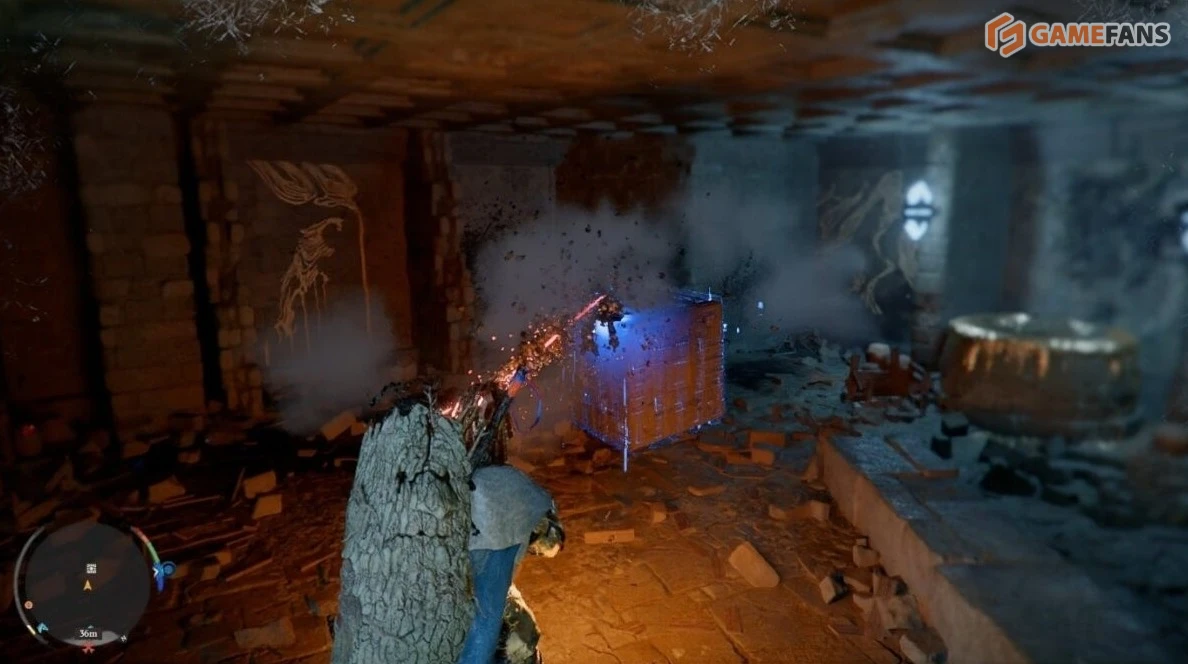The image size is (1188, 664).
Task: Open the circular minimap
Action: tap(87, 584)
